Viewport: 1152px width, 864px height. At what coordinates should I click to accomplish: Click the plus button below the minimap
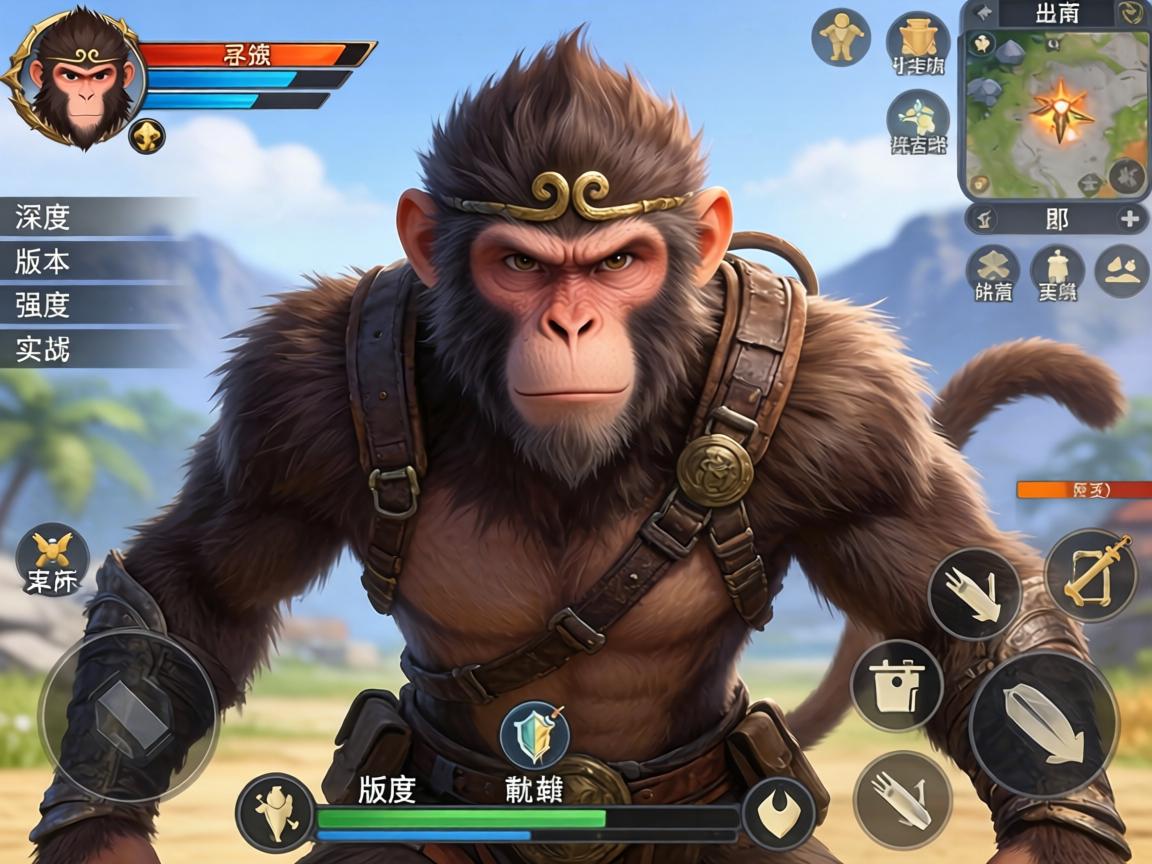tap(1129, 219)
